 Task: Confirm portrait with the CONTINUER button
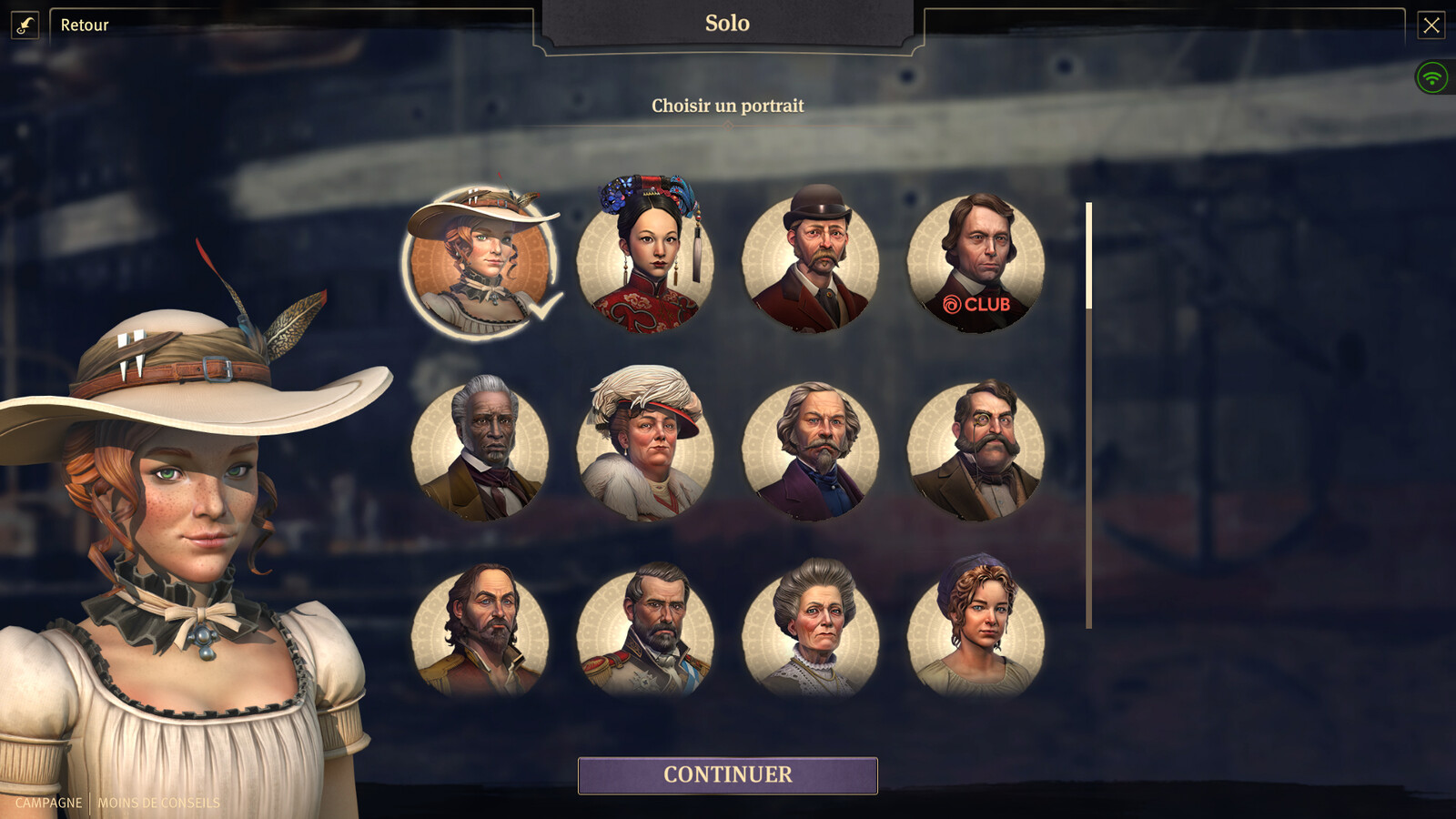coord(727,775)
